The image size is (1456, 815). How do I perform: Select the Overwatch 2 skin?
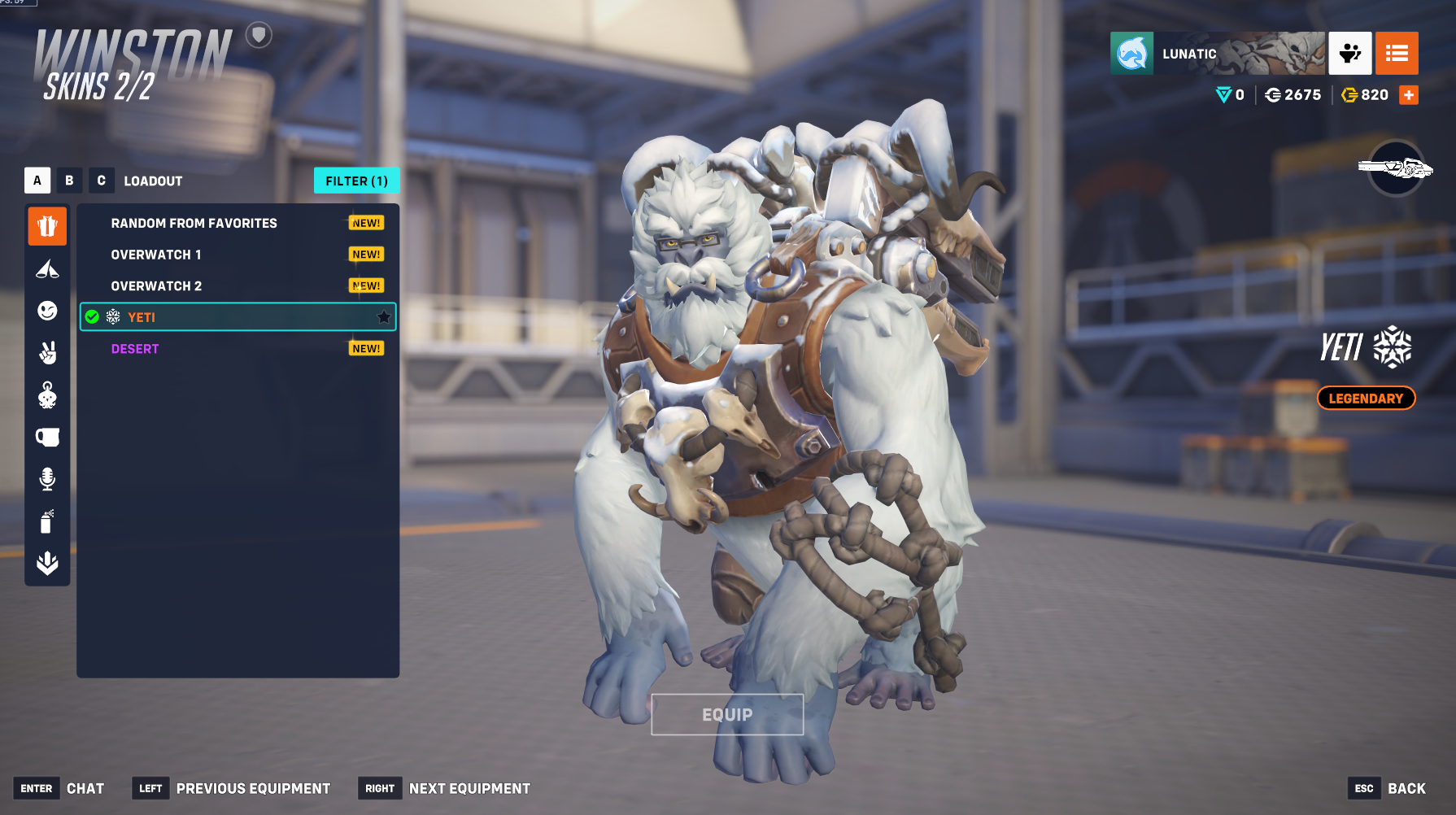pyautogui.click(x=156, y=286)
